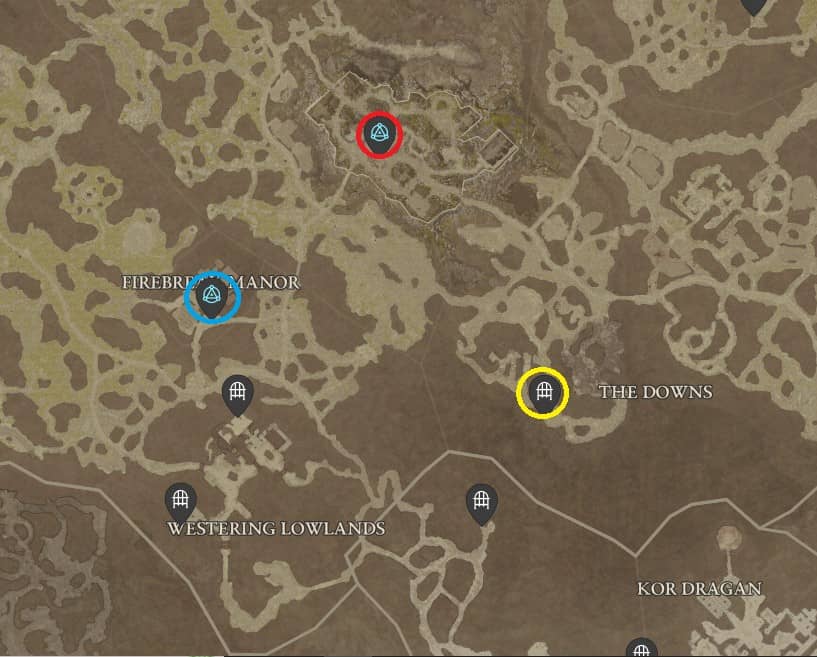Choose the yellow-circled dungeon marker near The Downs
The height and width of the screenshot is (657, 817).
pyautogui.click(x=543, y=392)
